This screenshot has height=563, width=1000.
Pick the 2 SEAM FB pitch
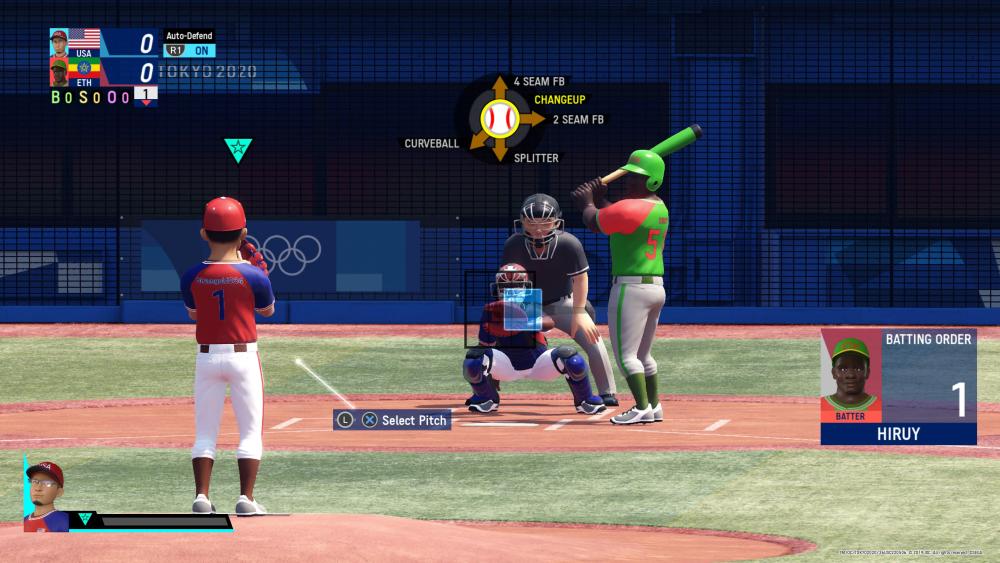[x=578, y=120]
